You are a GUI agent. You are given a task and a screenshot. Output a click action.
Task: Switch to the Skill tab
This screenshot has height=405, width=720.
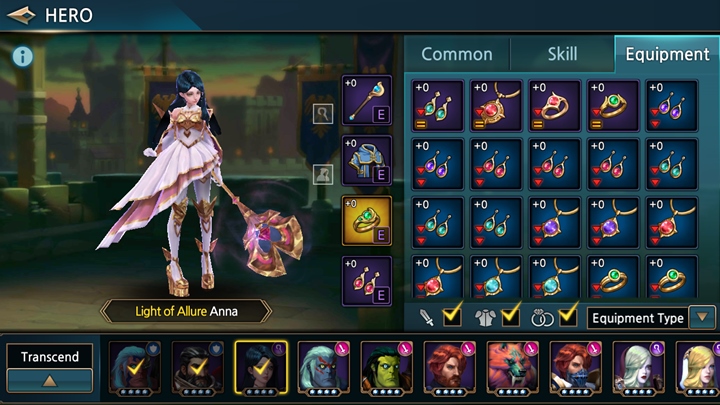(x=561, y=54)
